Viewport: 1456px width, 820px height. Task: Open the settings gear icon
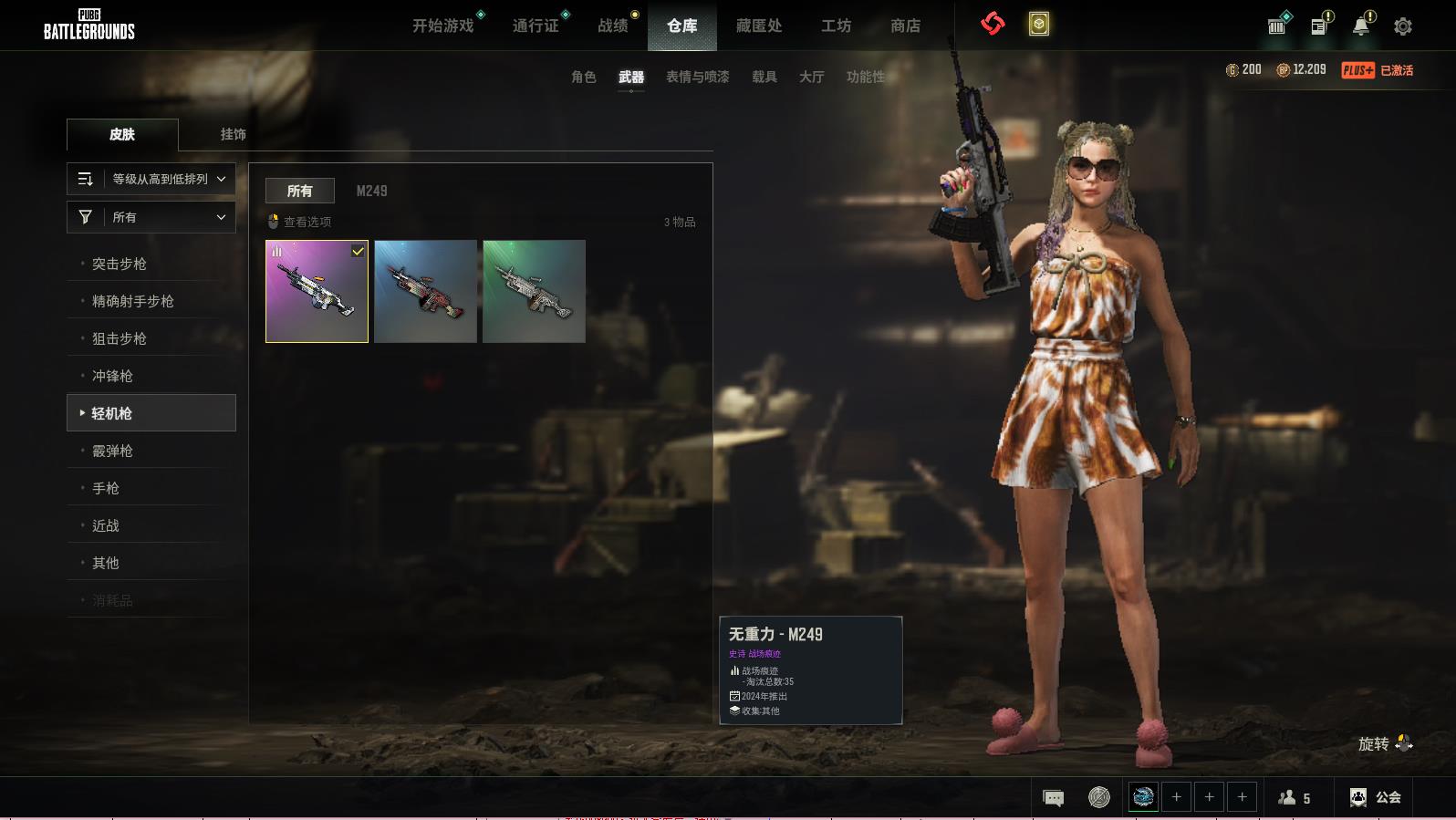click(x=1403, y=26)
